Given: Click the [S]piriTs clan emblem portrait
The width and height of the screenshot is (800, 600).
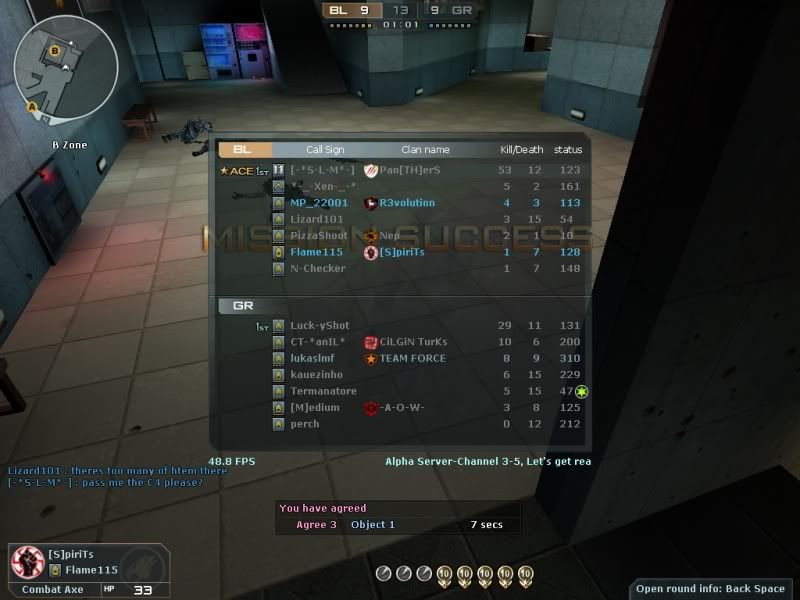Looking at the screenshot, I should [26, 563].
